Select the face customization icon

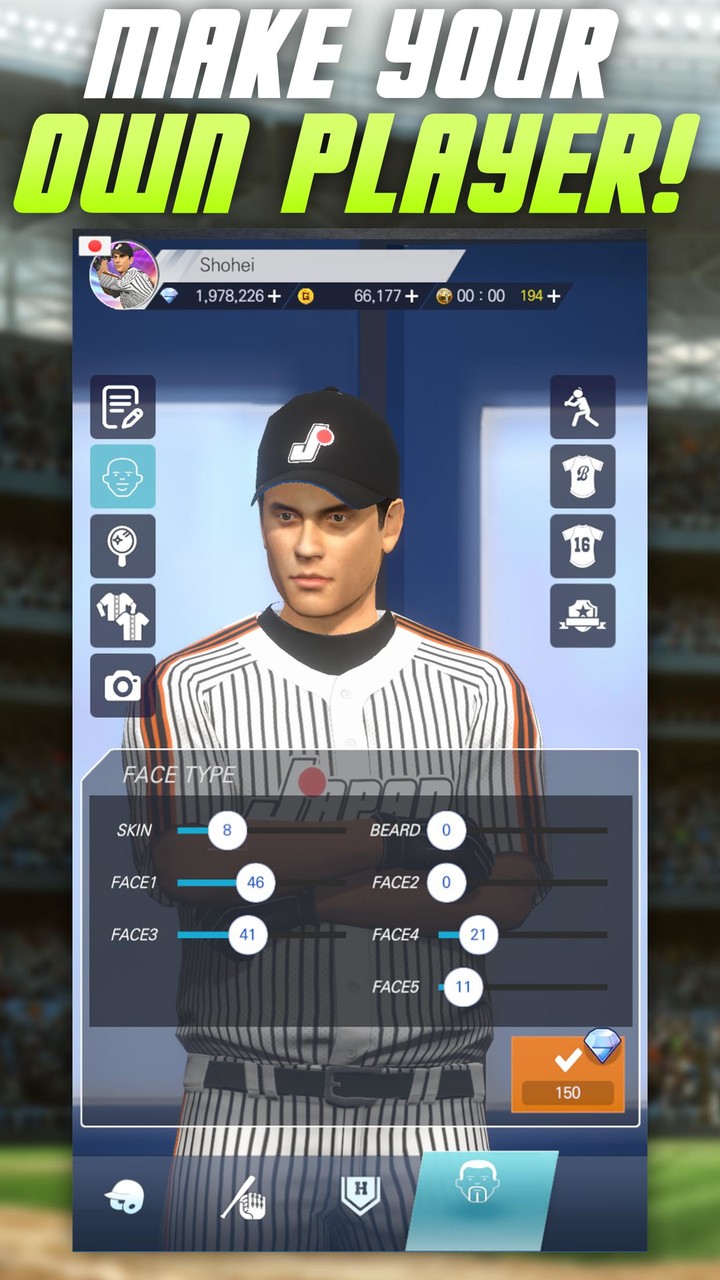click(123, 477)
